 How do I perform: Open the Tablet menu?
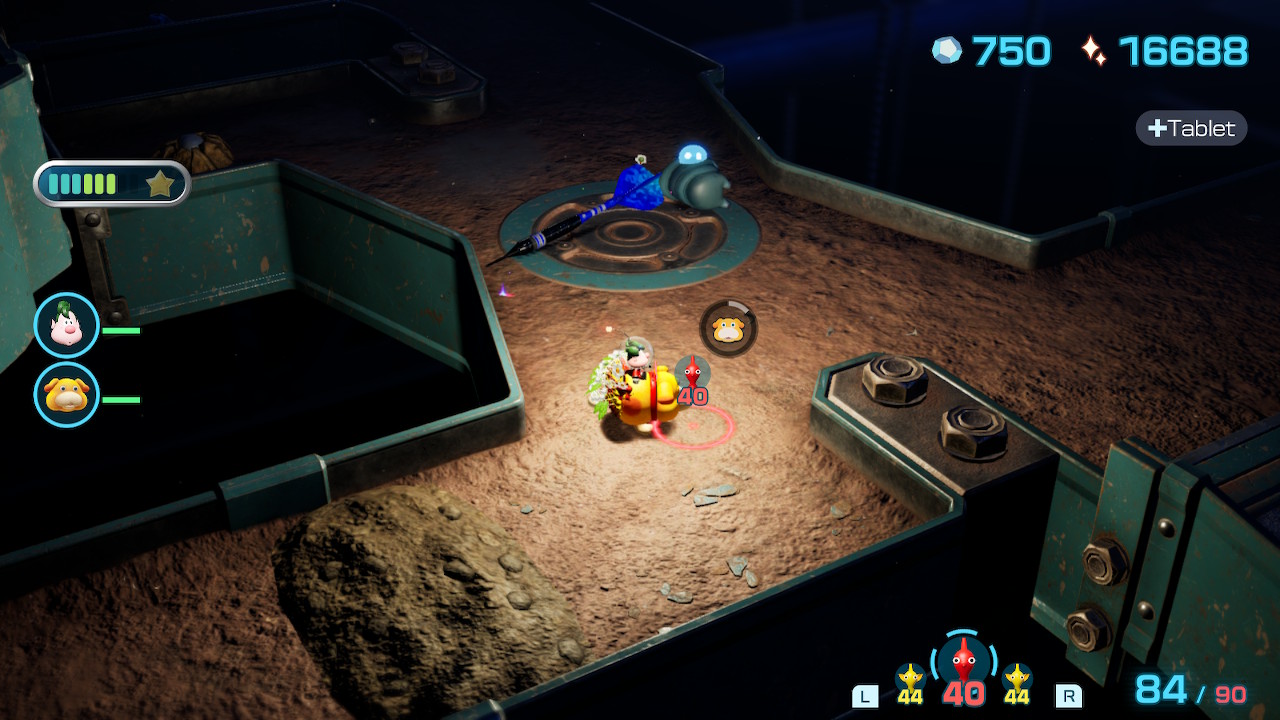(1191, 128)
